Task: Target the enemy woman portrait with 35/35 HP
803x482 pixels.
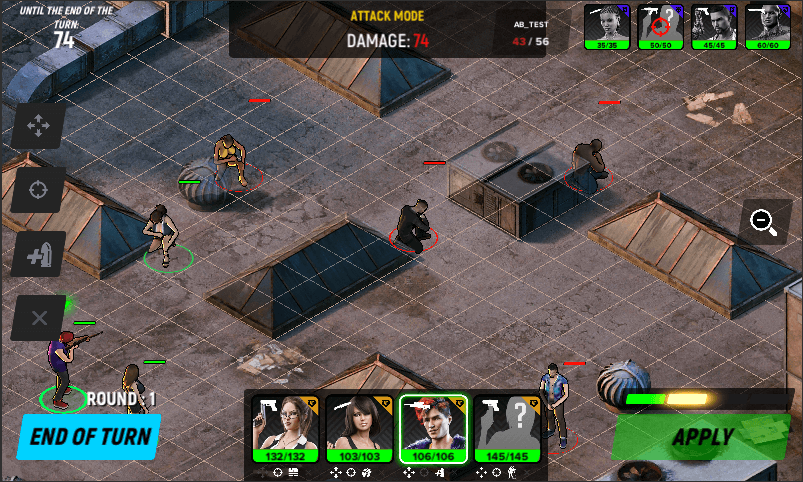Action: pyautogui.click(x=607, y=26)
